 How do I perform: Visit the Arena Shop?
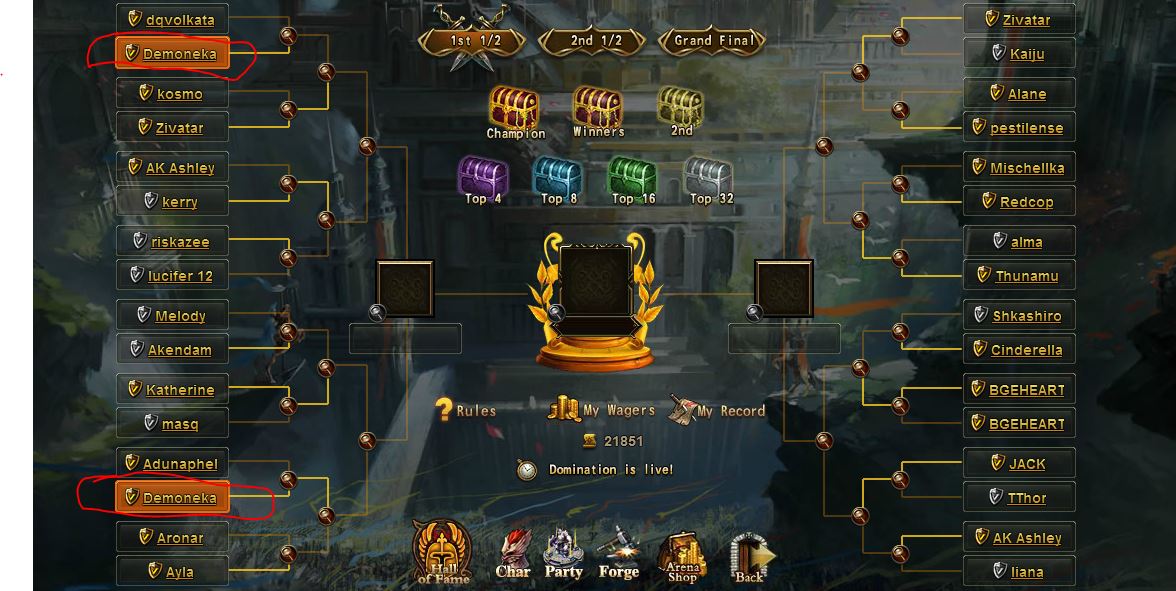pyautogui.click(x=681, y=555)
